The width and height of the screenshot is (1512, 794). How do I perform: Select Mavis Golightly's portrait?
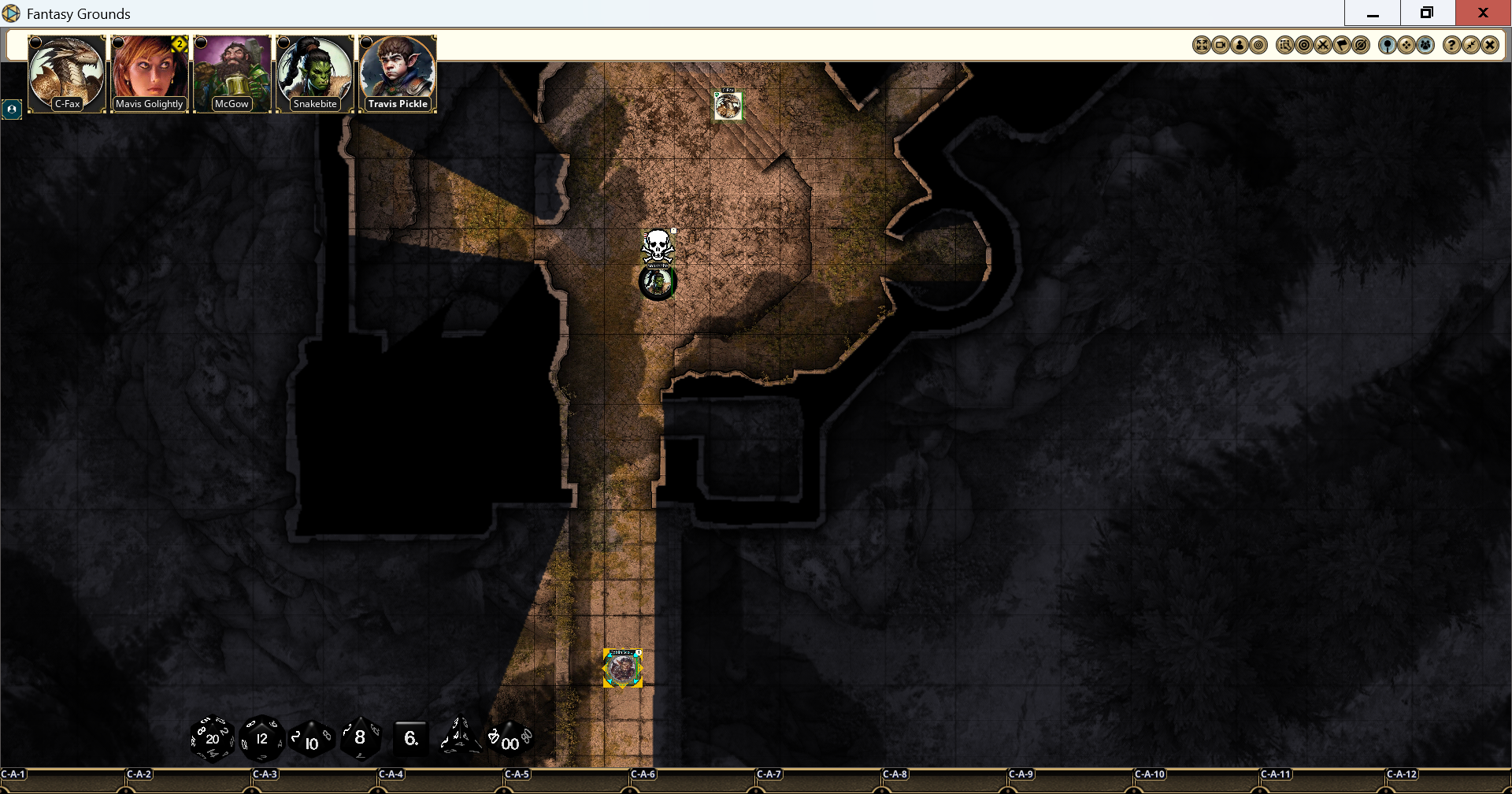[x=150, y=73]
